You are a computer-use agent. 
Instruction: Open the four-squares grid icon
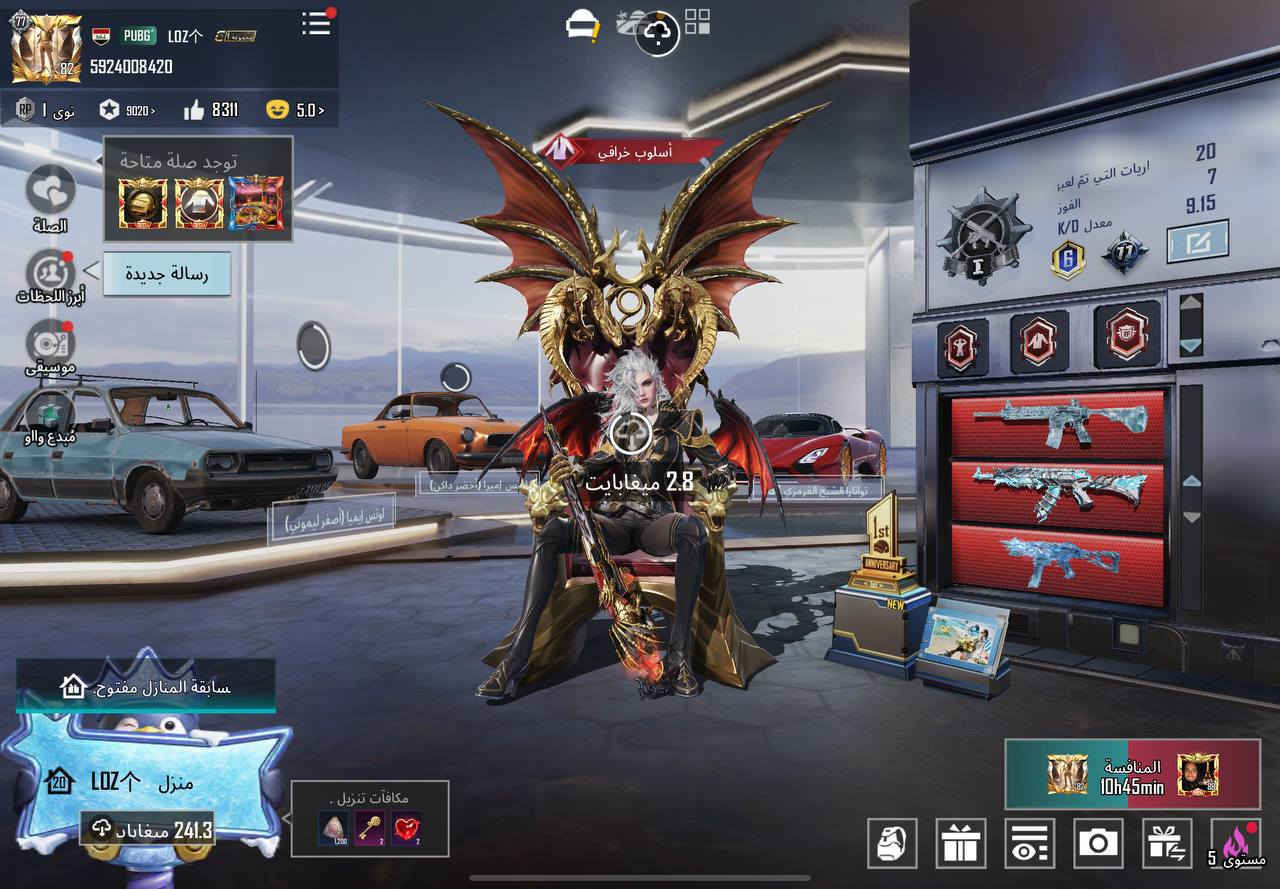click(x=698, y=24)
